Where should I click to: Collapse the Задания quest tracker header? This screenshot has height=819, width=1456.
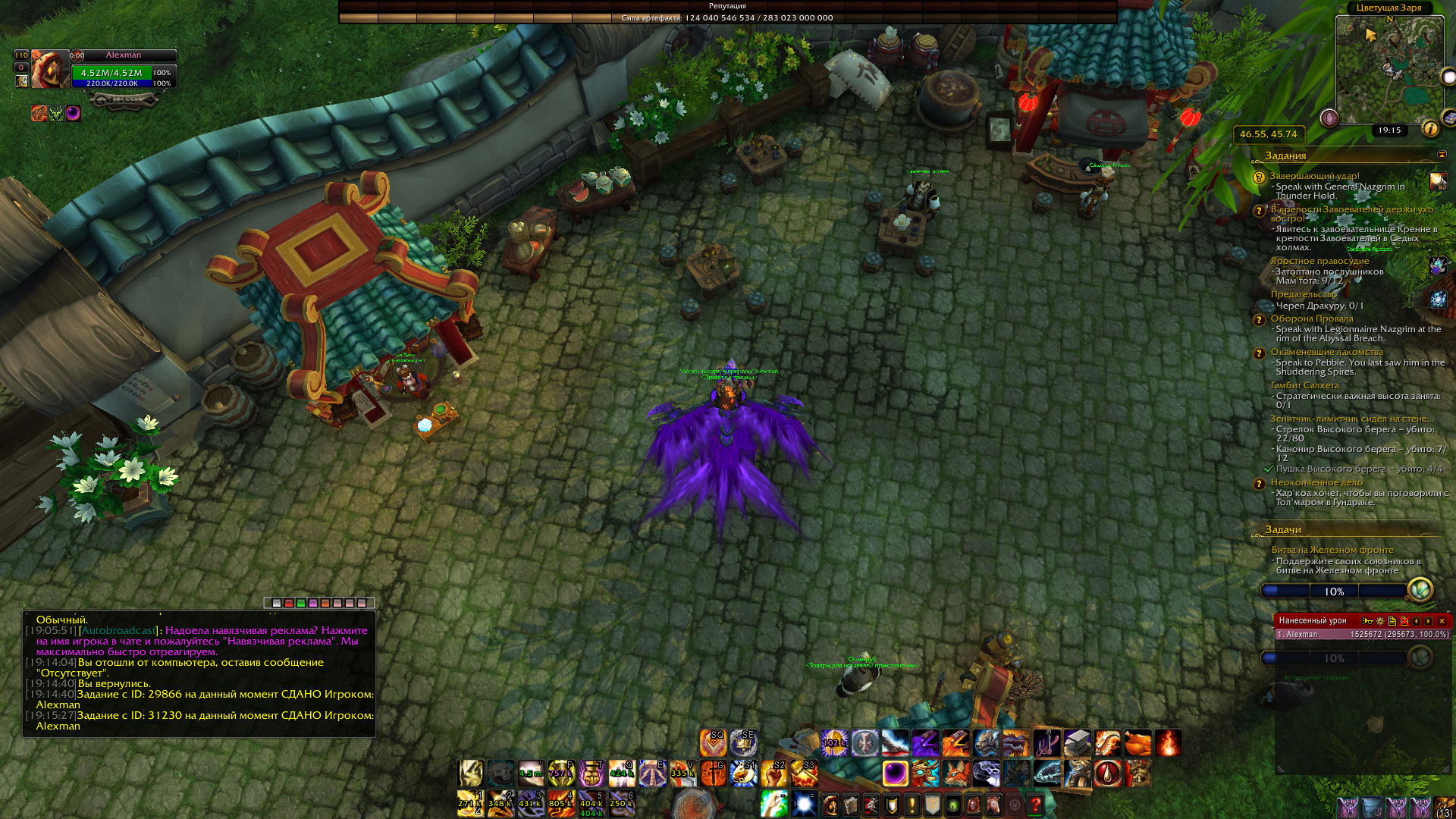click(x=1442, y=155)
